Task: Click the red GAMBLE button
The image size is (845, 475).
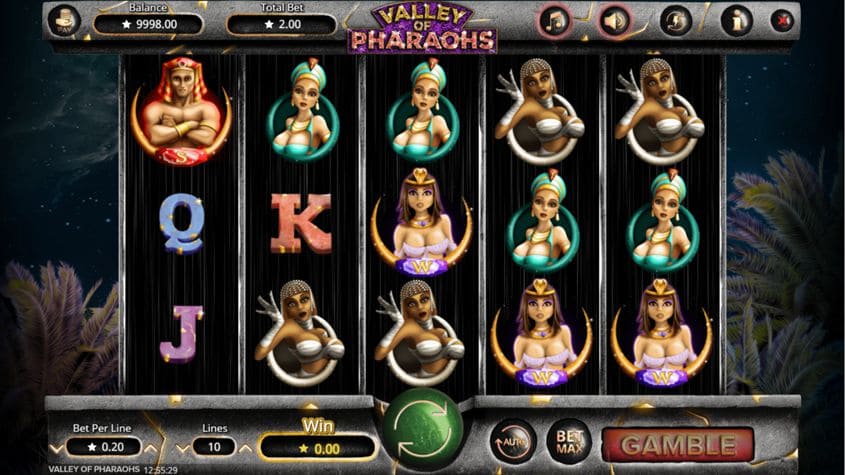Action: pos(678,444)
